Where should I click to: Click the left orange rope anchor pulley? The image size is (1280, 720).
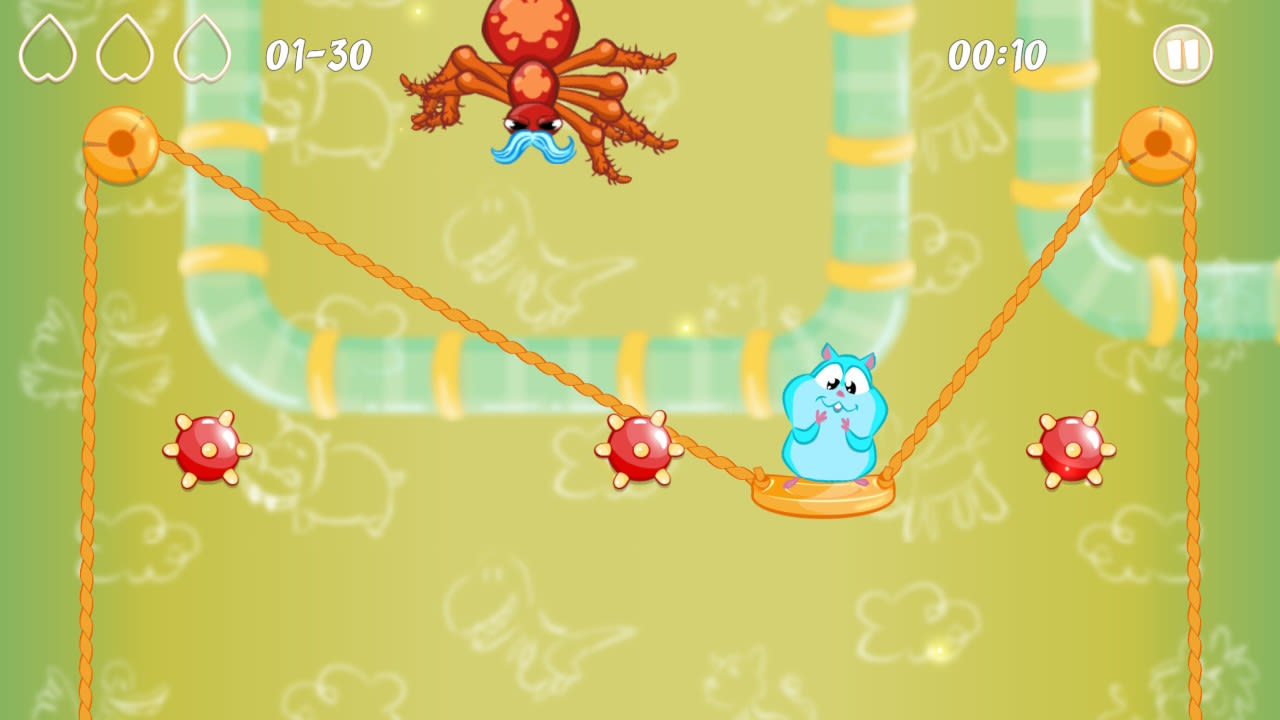click(122, 145)
